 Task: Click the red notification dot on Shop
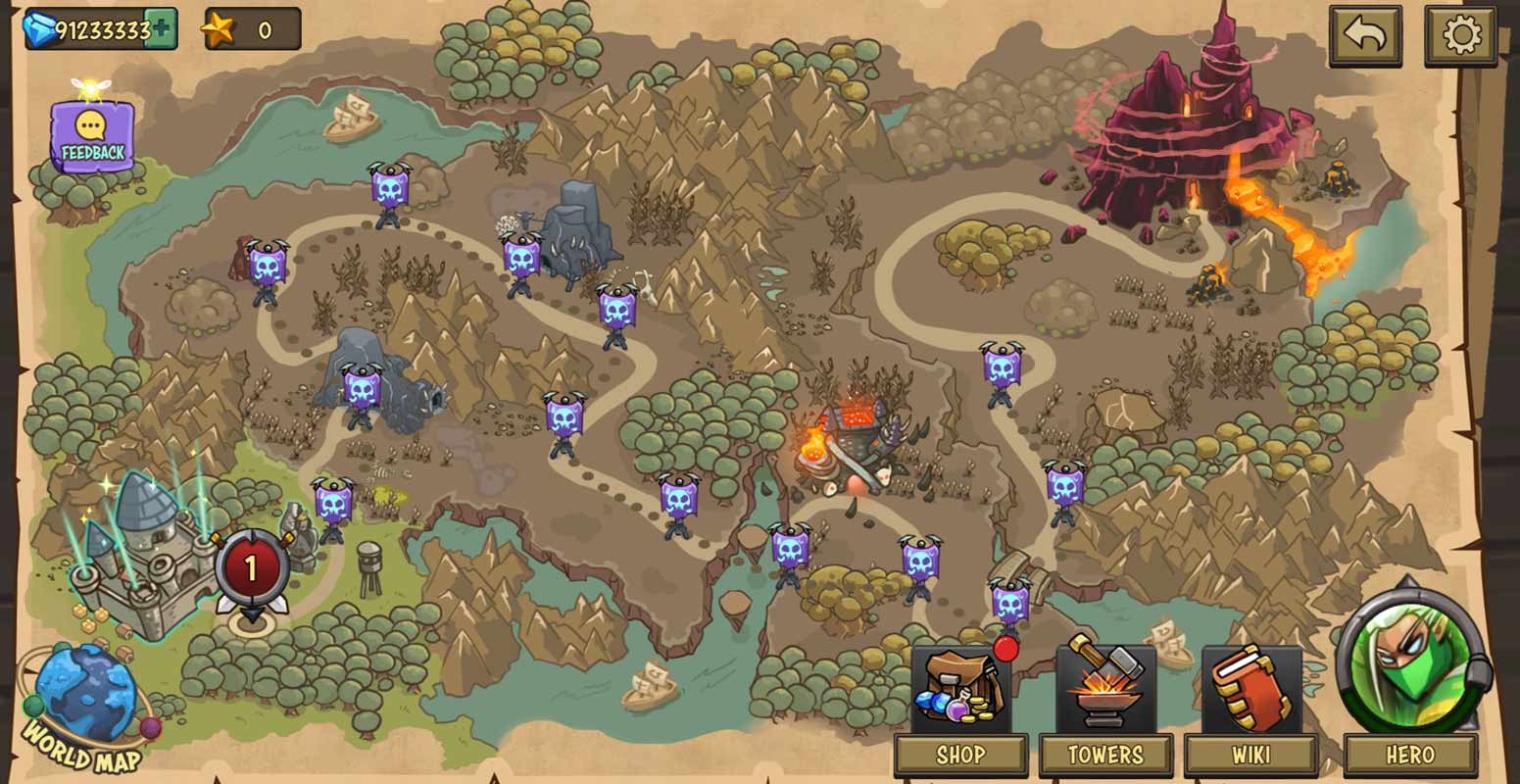tap(1005, 647)
